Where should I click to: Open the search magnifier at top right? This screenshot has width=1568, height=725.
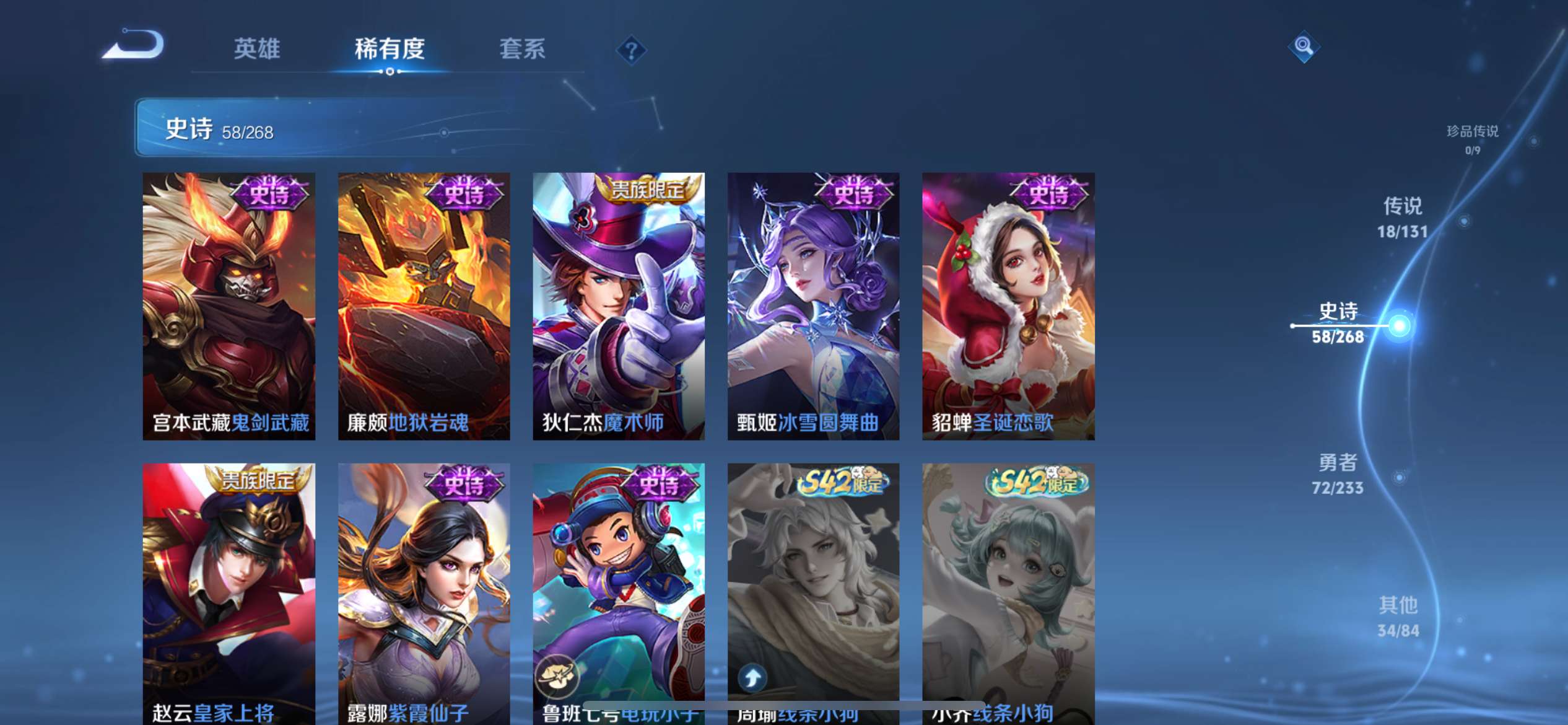click(x=1303, y=46)
